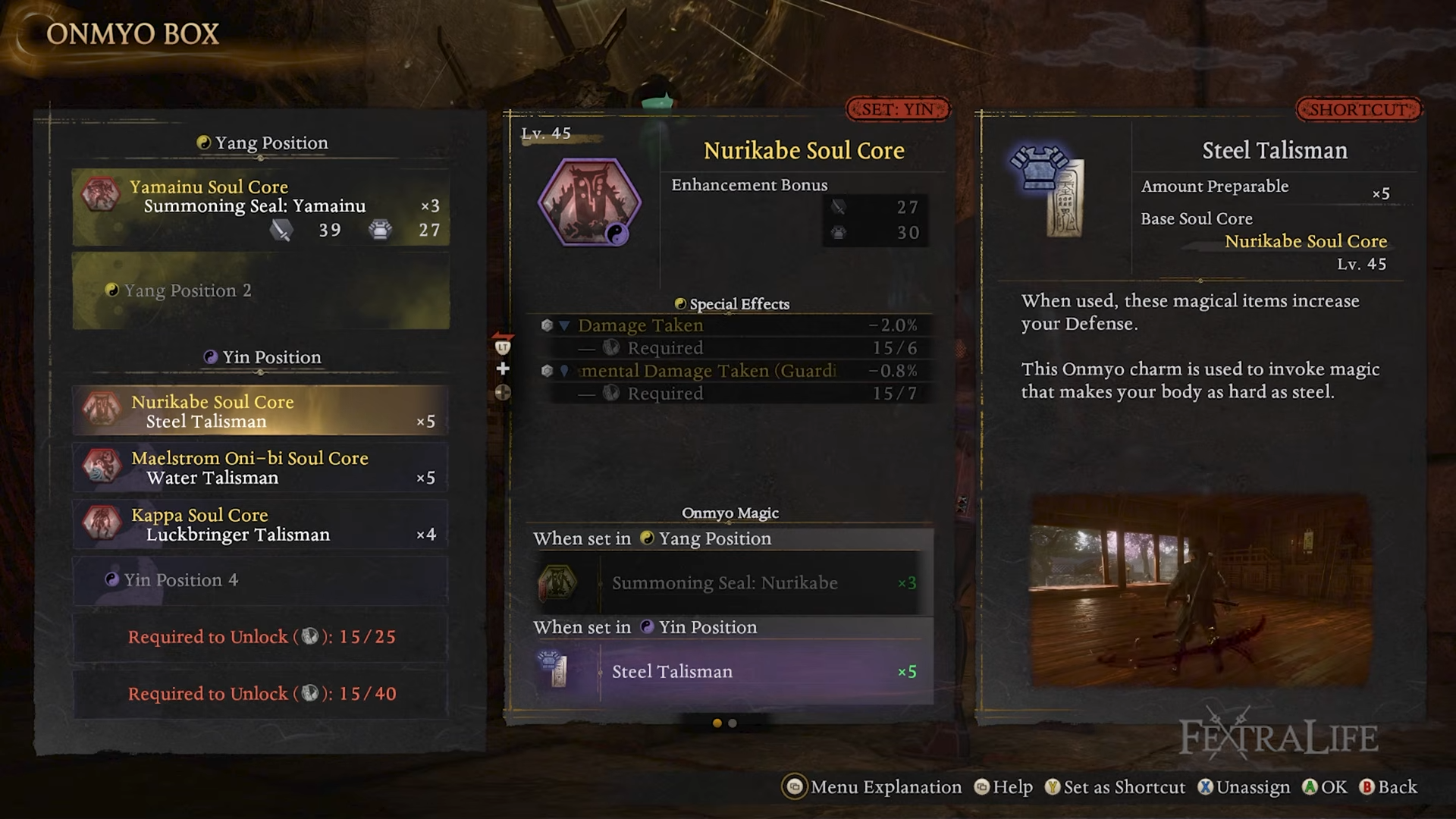The image size is (1456, 819).
Task: Pick the Maelstrom Oni-bi Soul Core row
Action: tap(260, 468)
